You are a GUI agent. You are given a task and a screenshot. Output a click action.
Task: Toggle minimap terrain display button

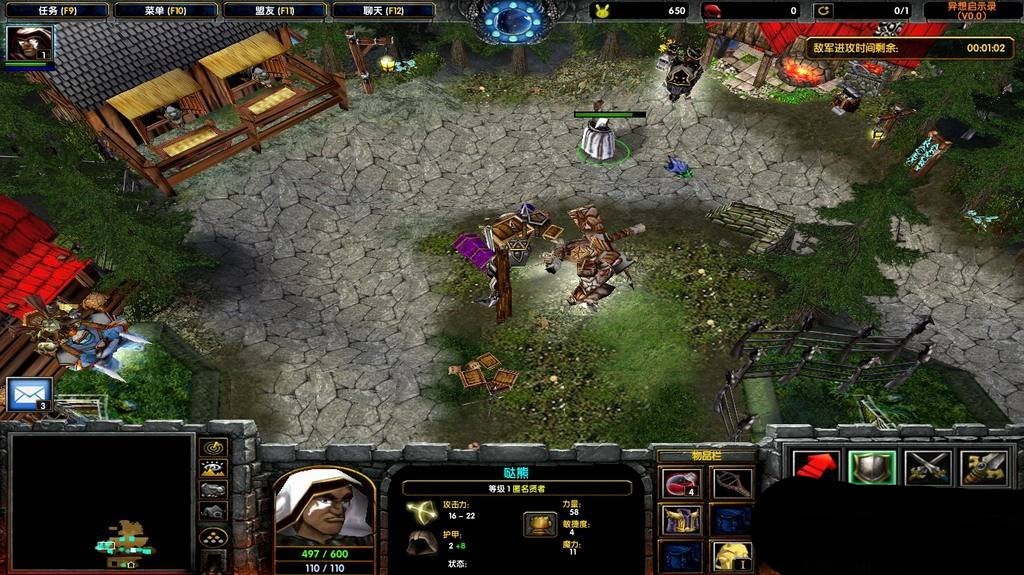214,469
